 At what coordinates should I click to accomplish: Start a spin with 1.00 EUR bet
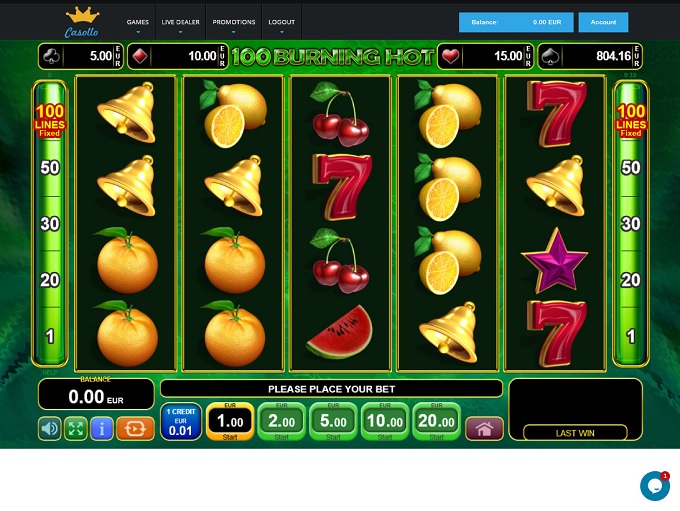pyautogui.click(x=230, y=423)
